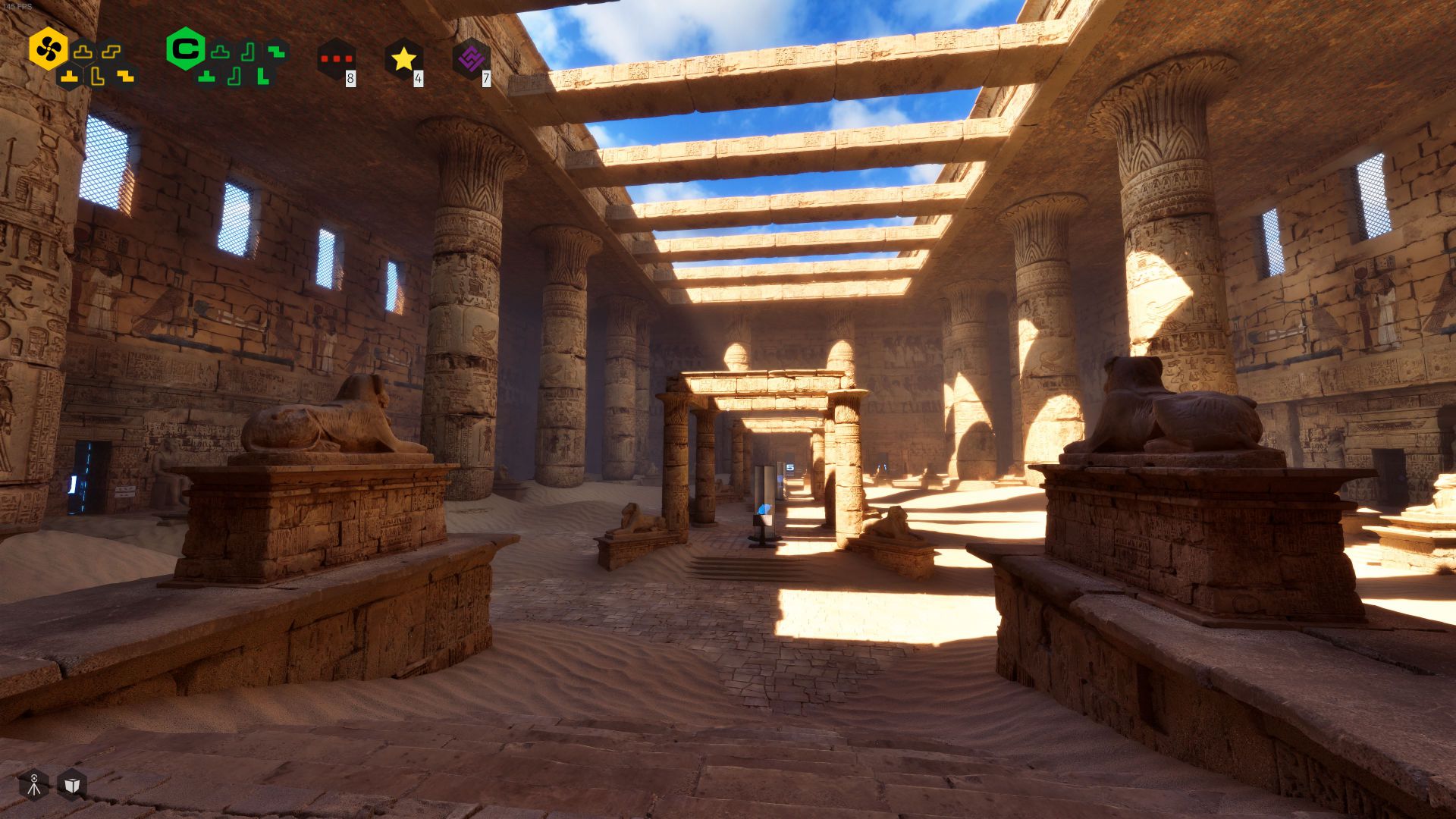
Task: Select the yellow outlined S tetromino piece
Action: pos(111,52)
